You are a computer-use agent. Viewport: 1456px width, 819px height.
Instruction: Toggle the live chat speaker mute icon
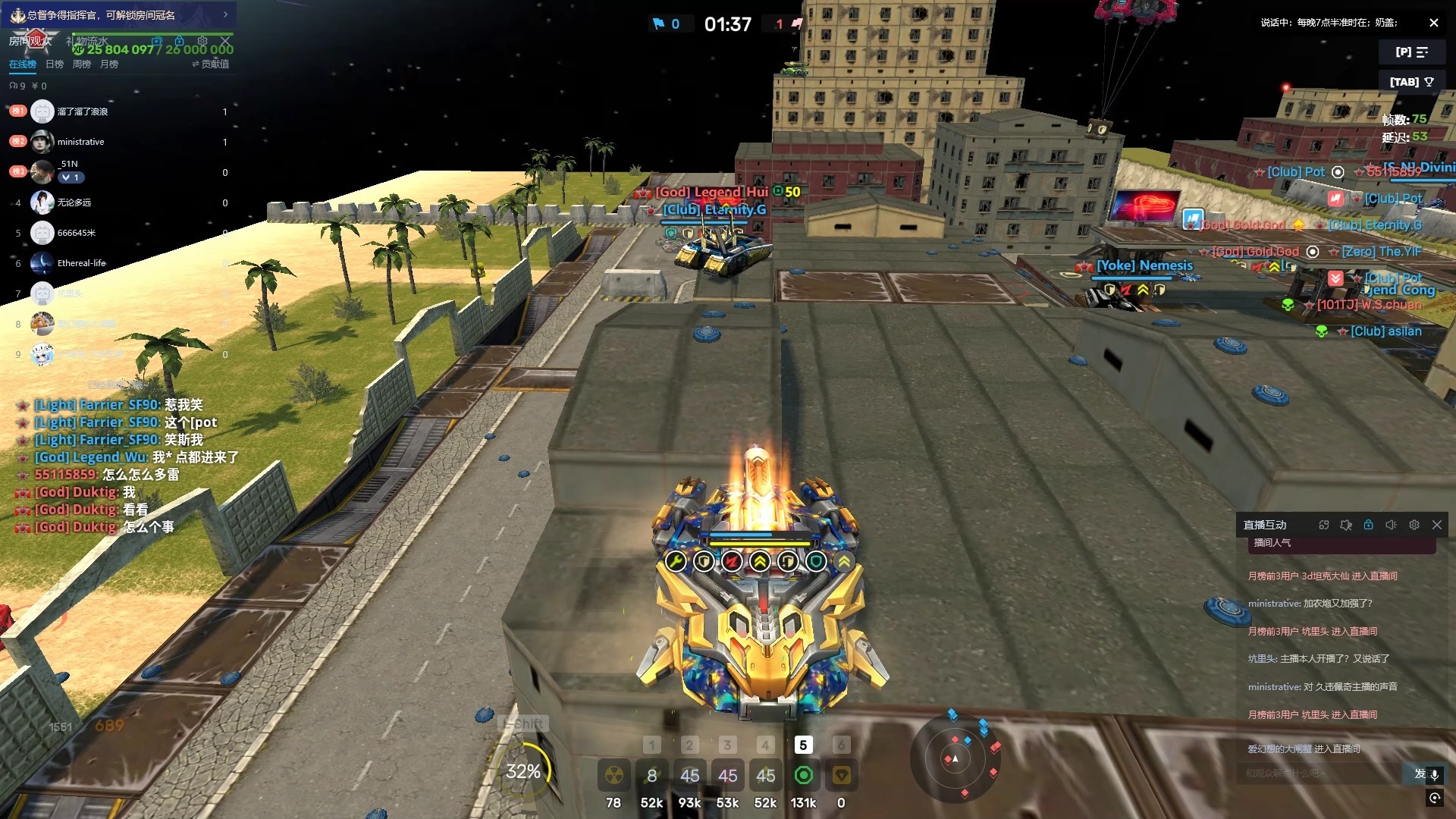pyautogui.click(x=1391, y=525)
